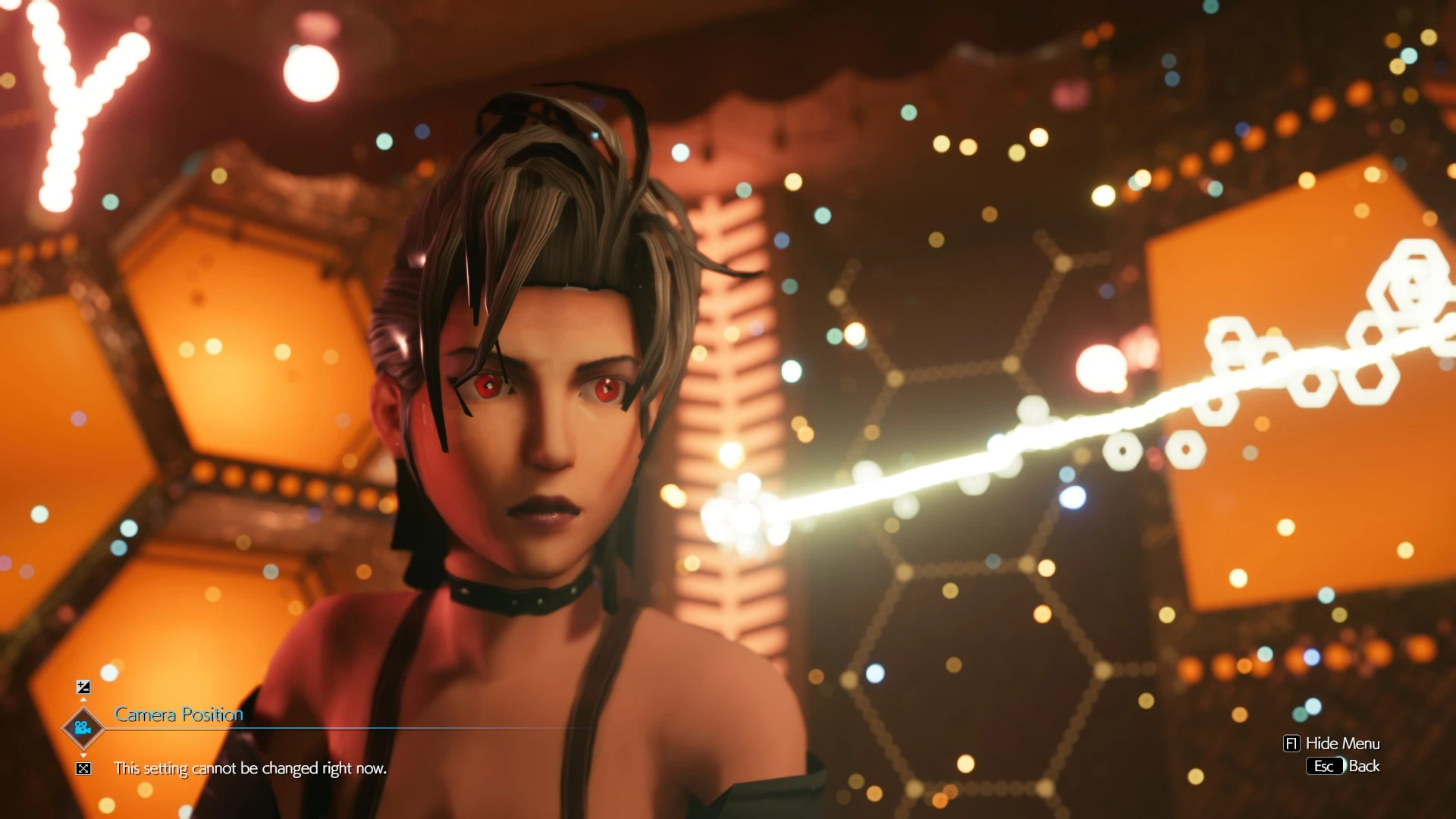Switch to the expand-arrows setting icon
Screen dimensions: 1456x819
[x=83, y=769]
